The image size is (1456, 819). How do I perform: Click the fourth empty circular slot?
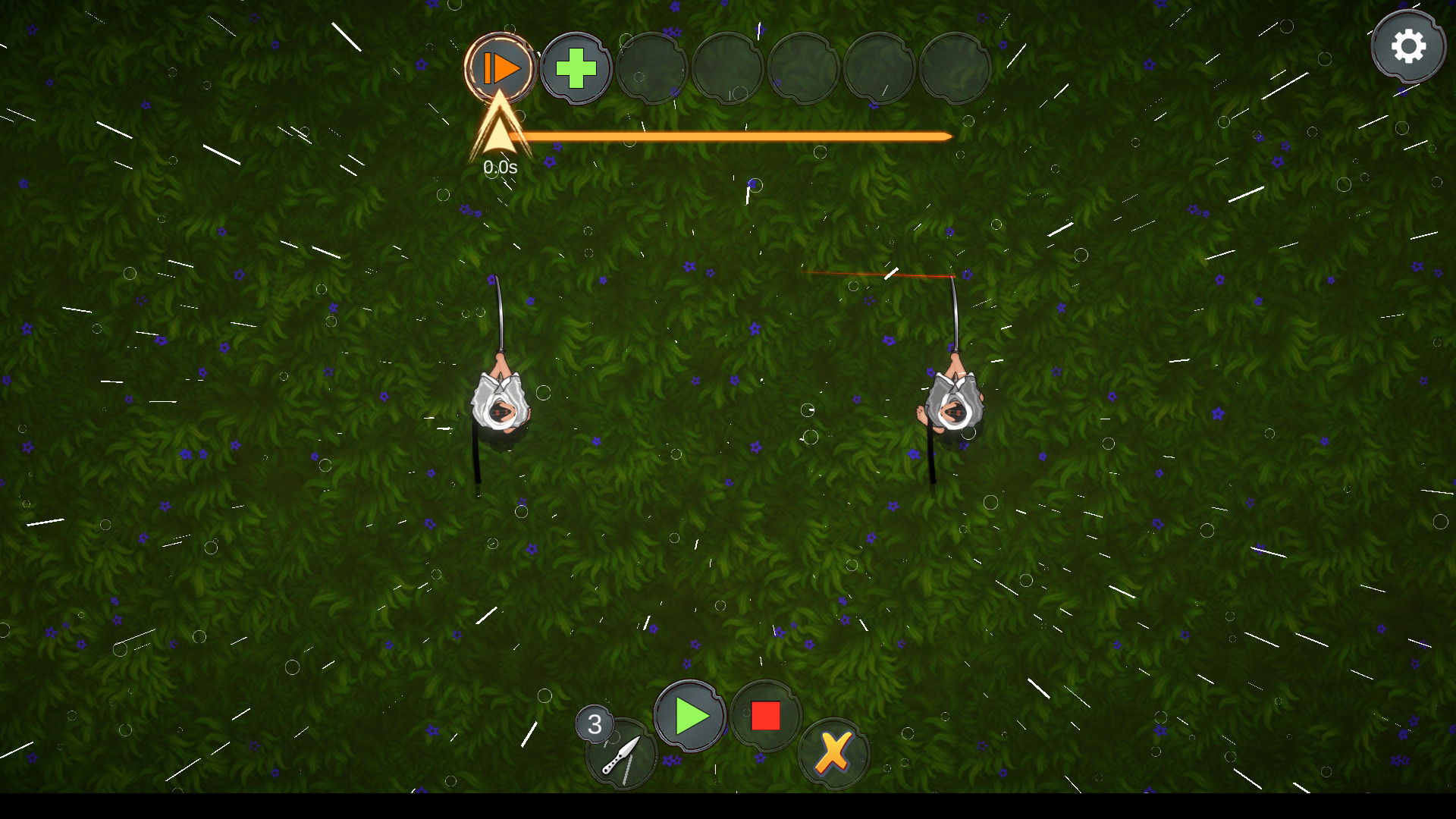coord(880,67)
